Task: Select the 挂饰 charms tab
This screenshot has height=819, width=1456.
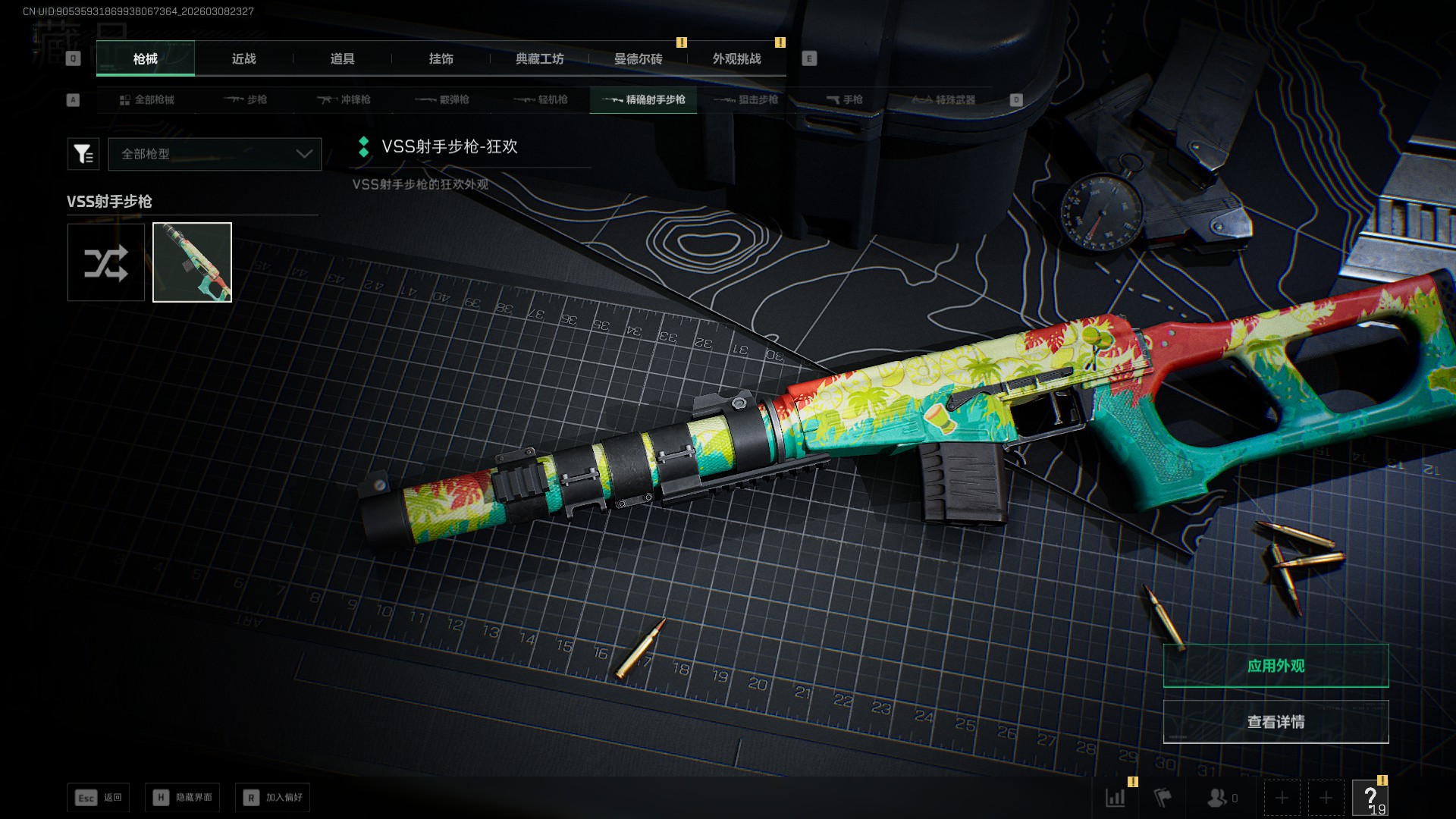Action: pos(441,59)
